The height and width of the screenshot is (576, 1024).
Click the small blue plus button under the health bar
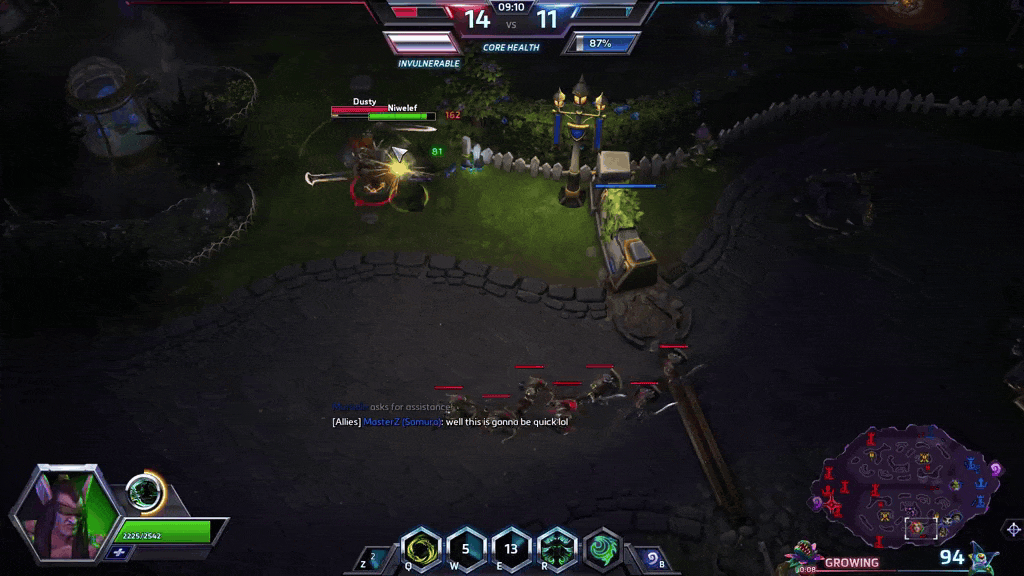click(118, 552)
